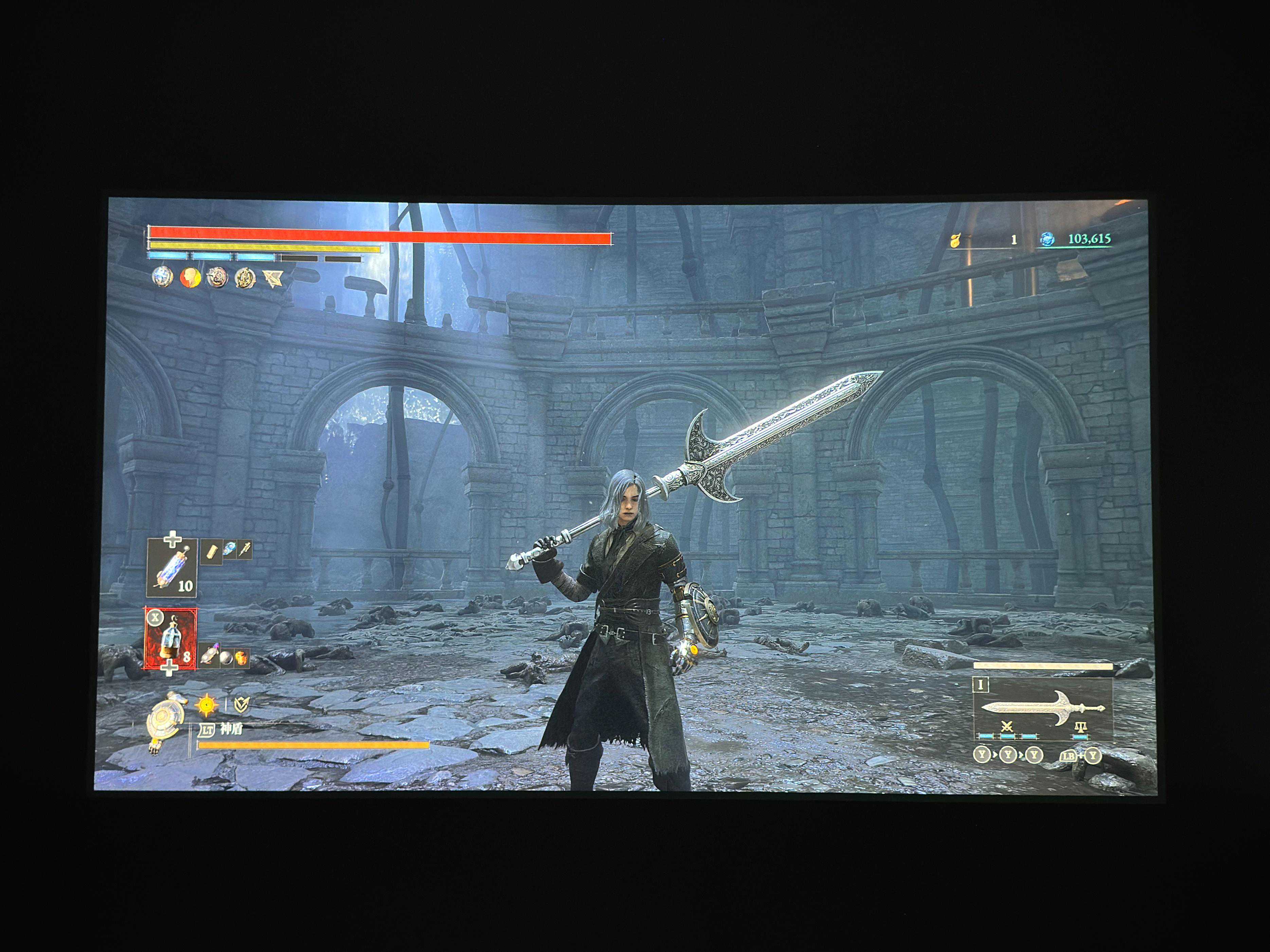Click the crossed swords attack icon
Viewport: 1270px width, 952px height.
coord(1006,728)
